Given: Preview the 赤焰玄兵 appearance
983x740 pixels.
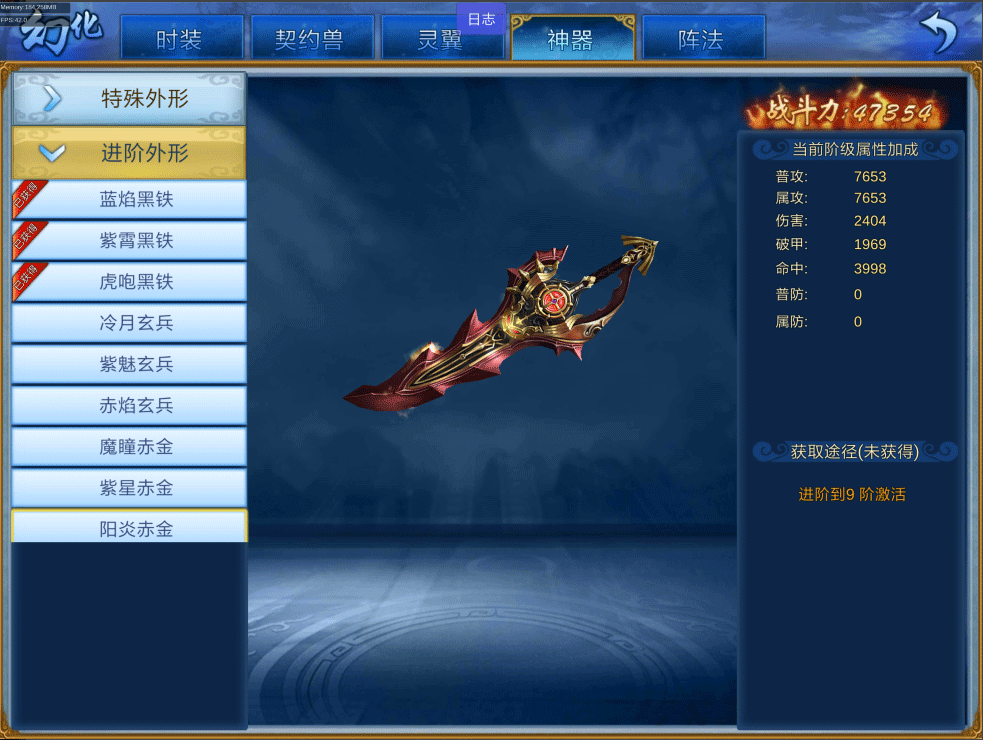Looking at the screenshot, I should coord(136,405).
